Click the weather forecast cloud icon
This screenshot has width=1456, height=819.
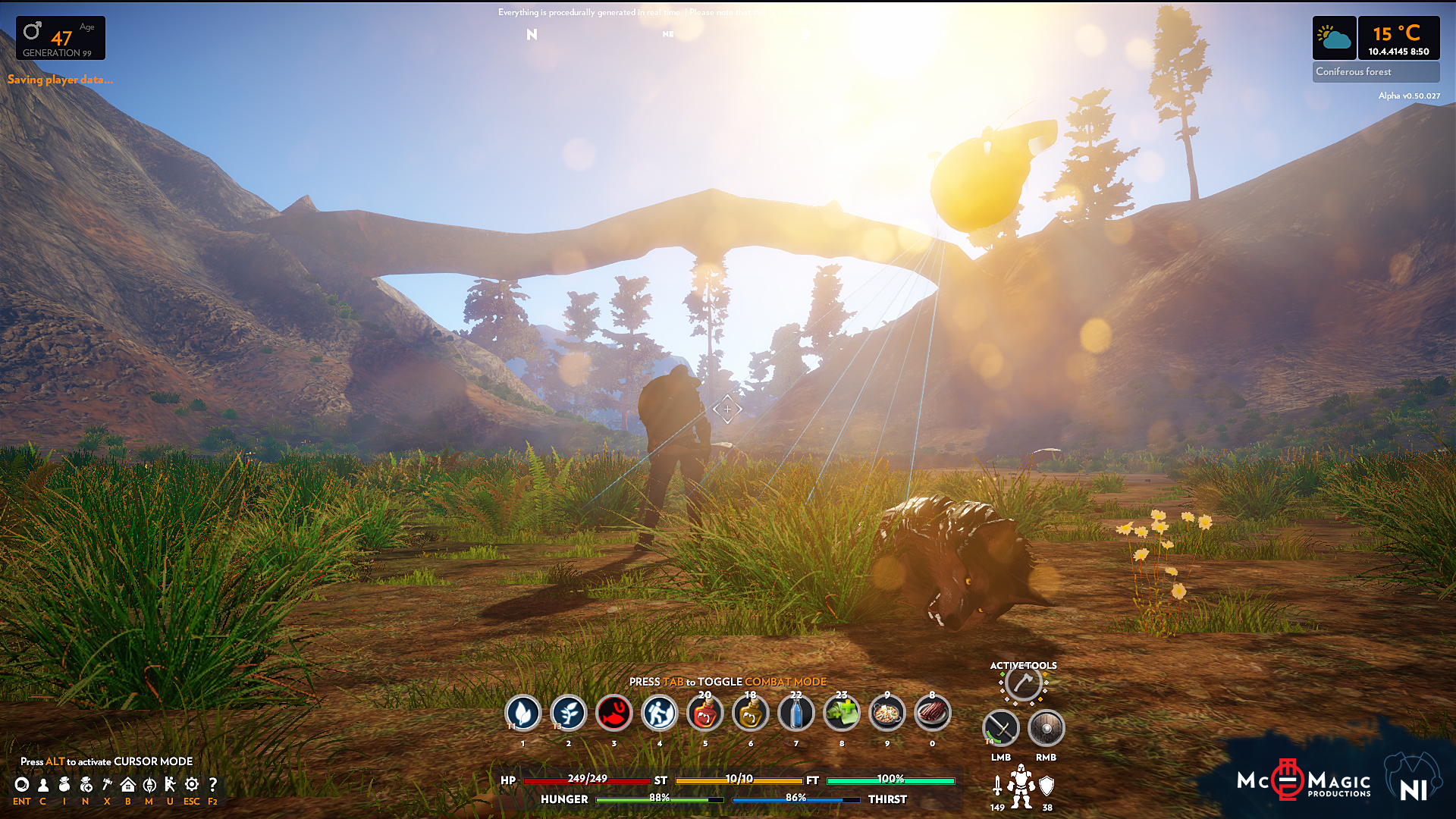pyautogui.click(x=1334, y=38)
